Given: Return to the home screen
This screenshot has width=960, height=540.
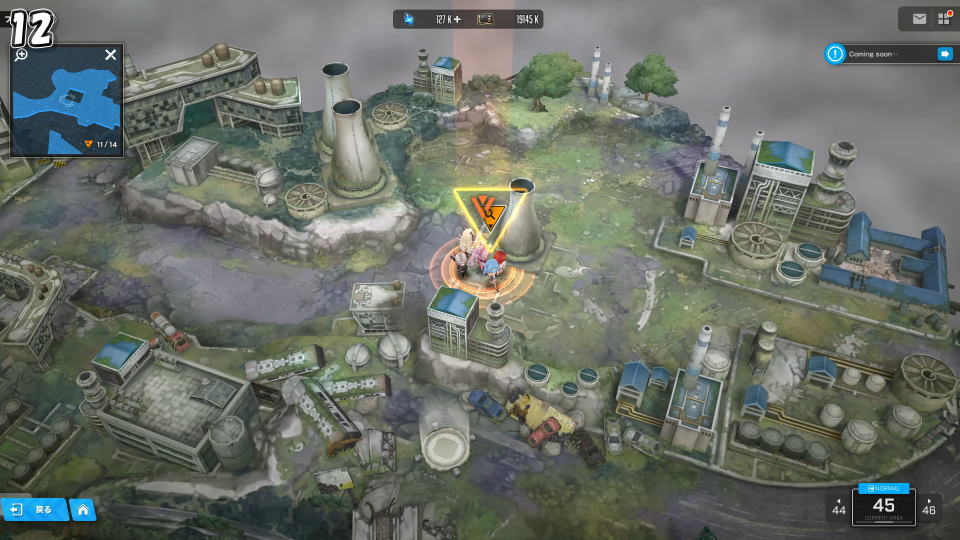Looking at the screenshot, I should tap(83, 510).
